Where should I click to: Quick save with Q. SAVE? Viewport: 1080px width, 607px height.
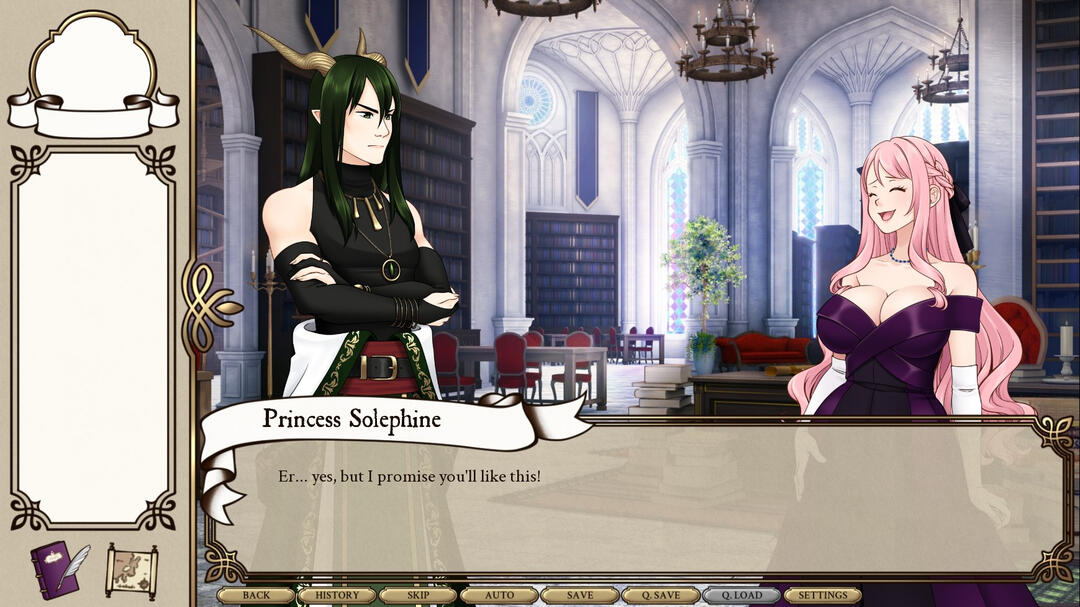click(x=661, y=595)
